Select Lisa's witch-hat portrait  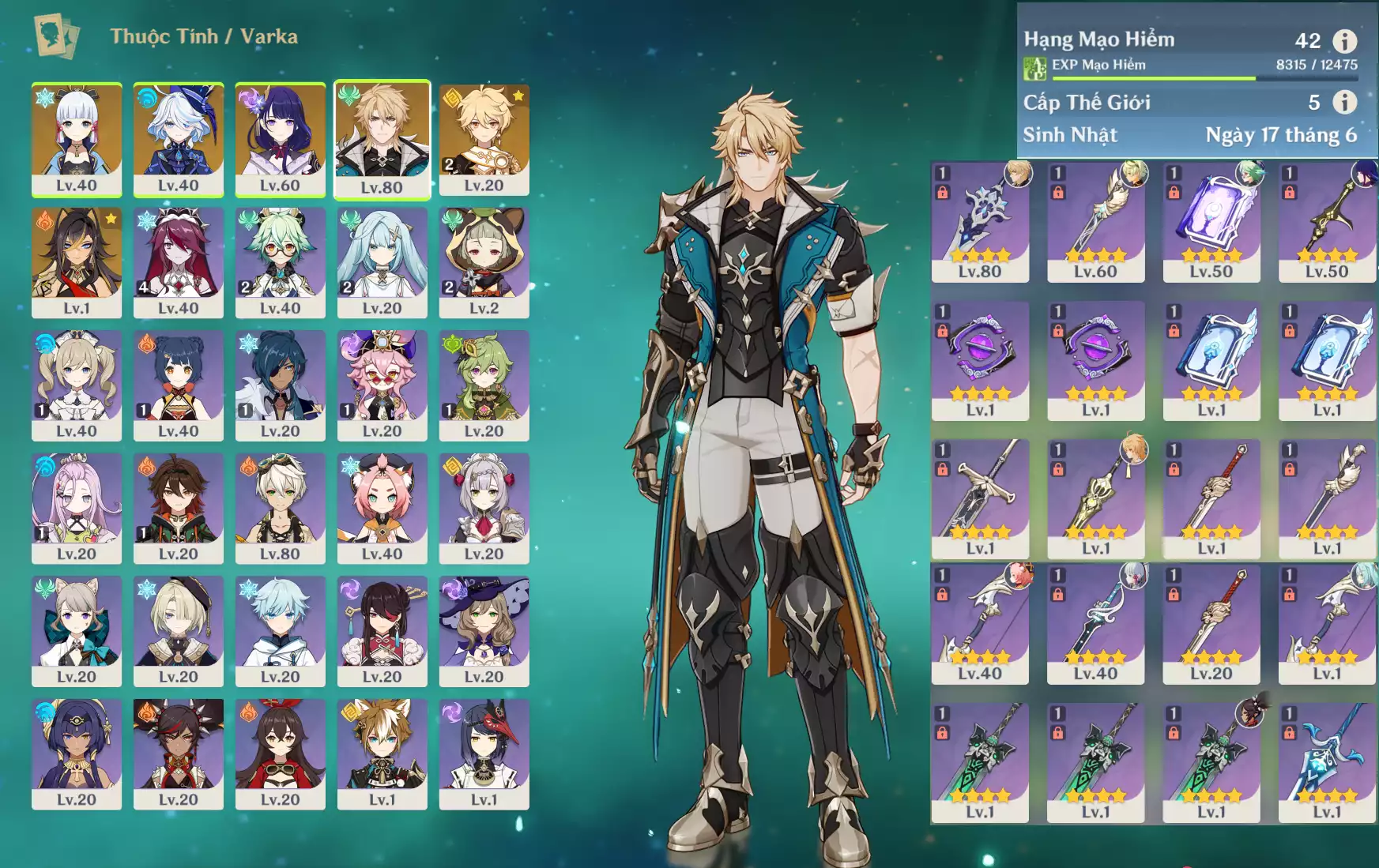(484, 631)
